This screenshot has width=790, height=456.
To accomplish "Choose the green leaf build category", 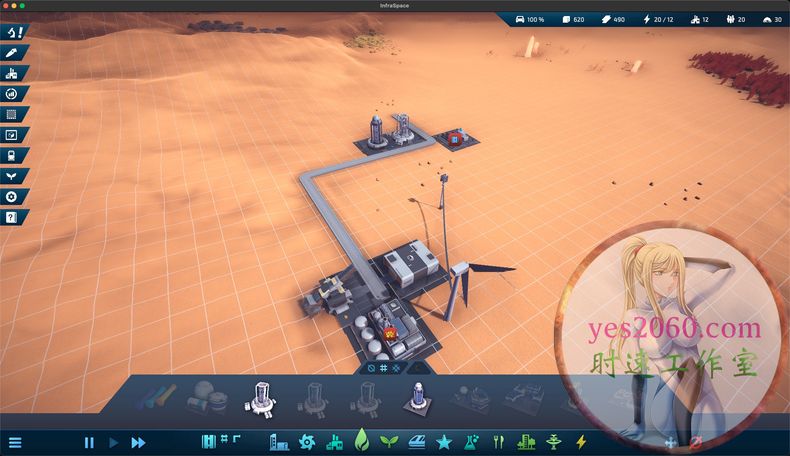I will coord(362,441).
